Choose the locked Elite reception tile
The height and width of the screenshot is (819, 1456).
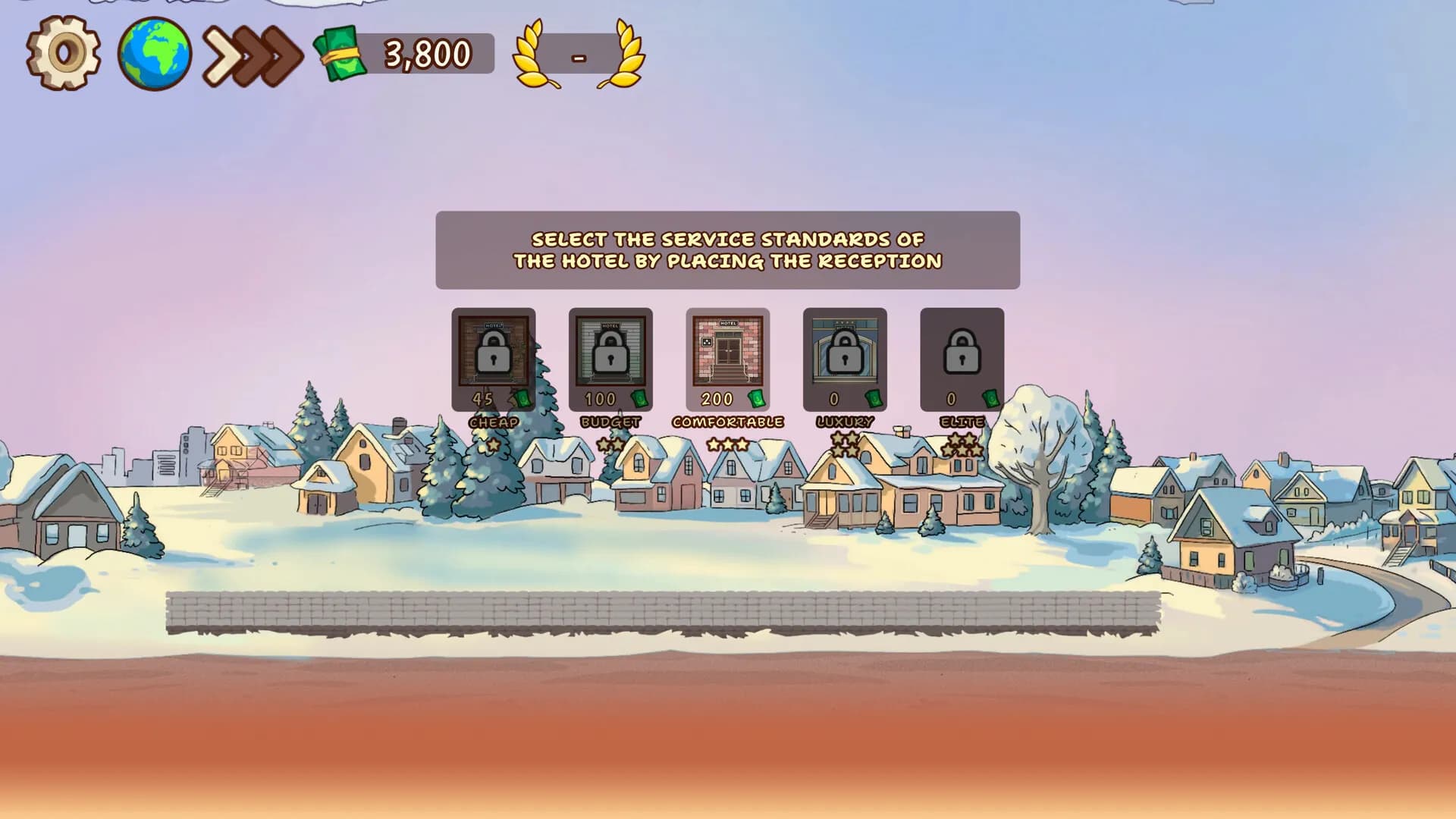[962, 358]
